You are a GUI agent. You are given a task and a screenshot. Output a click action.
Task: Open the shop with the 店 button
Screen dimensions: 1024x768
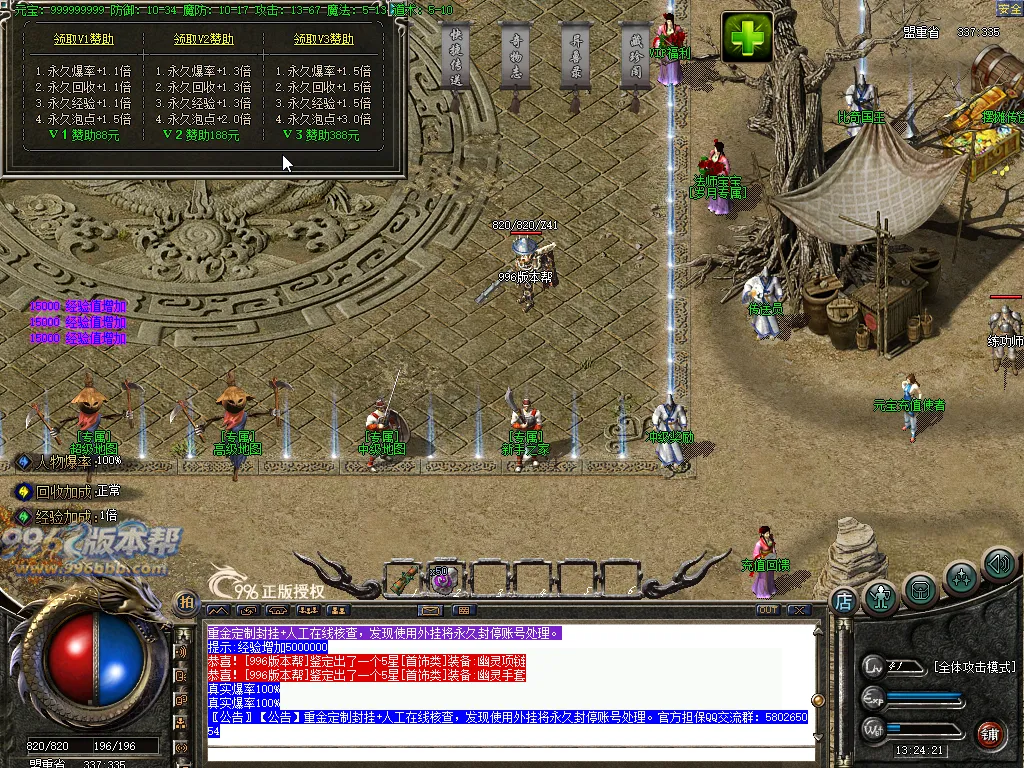pos(844,600)
